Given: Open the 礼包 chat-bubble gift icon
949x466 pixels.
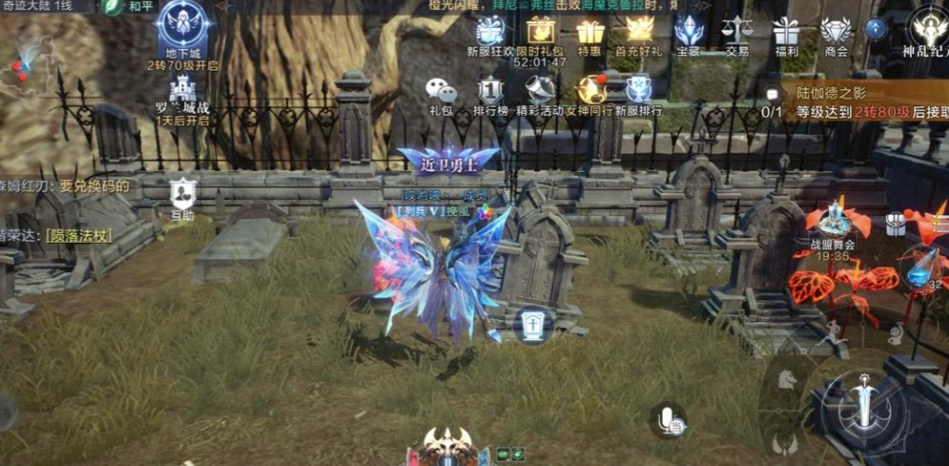Looking at the screenshot, I should [x=441, y=93].
